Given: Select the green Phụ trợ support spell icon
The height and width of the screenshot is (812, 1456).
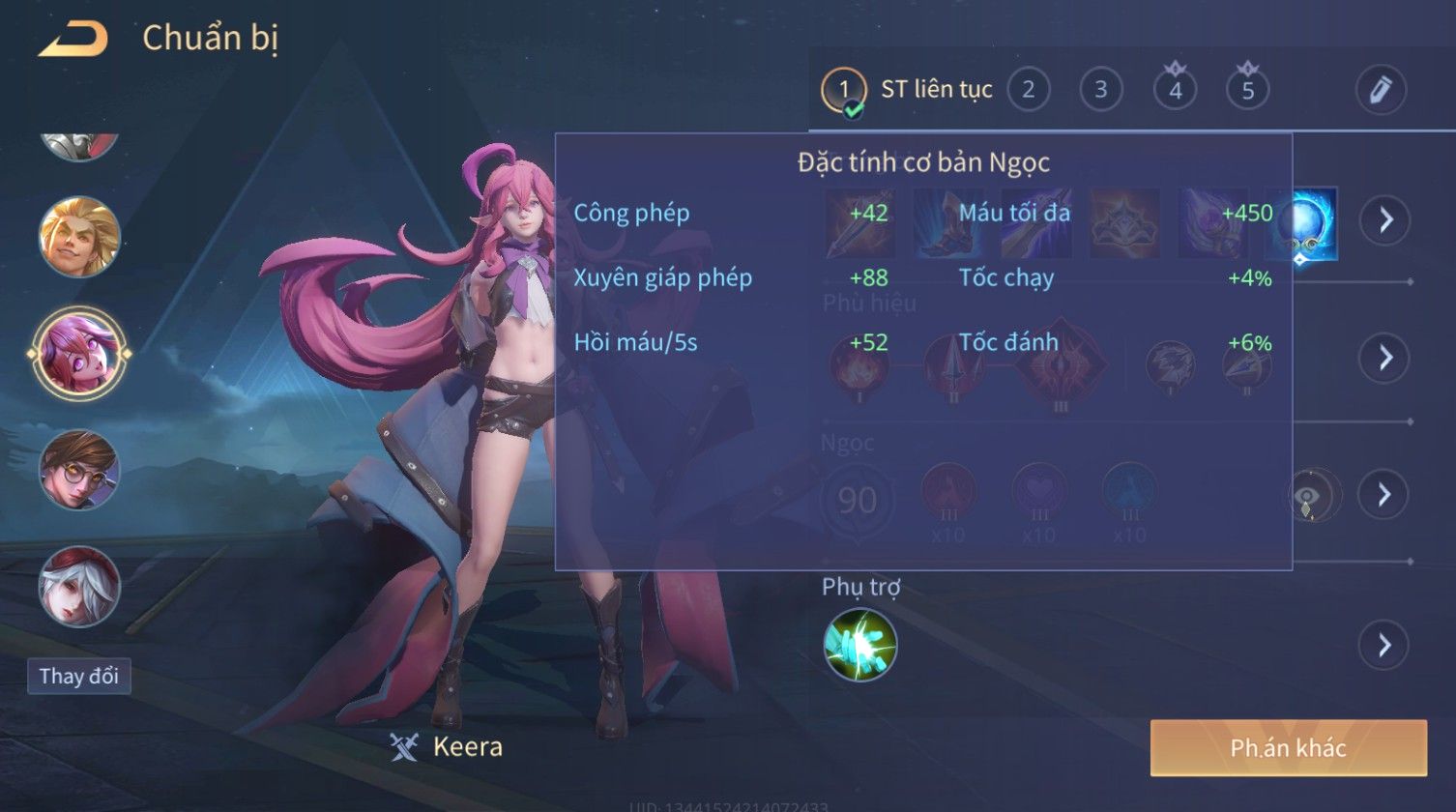Looking at the screenshot, I should click(x=859, y=645).
